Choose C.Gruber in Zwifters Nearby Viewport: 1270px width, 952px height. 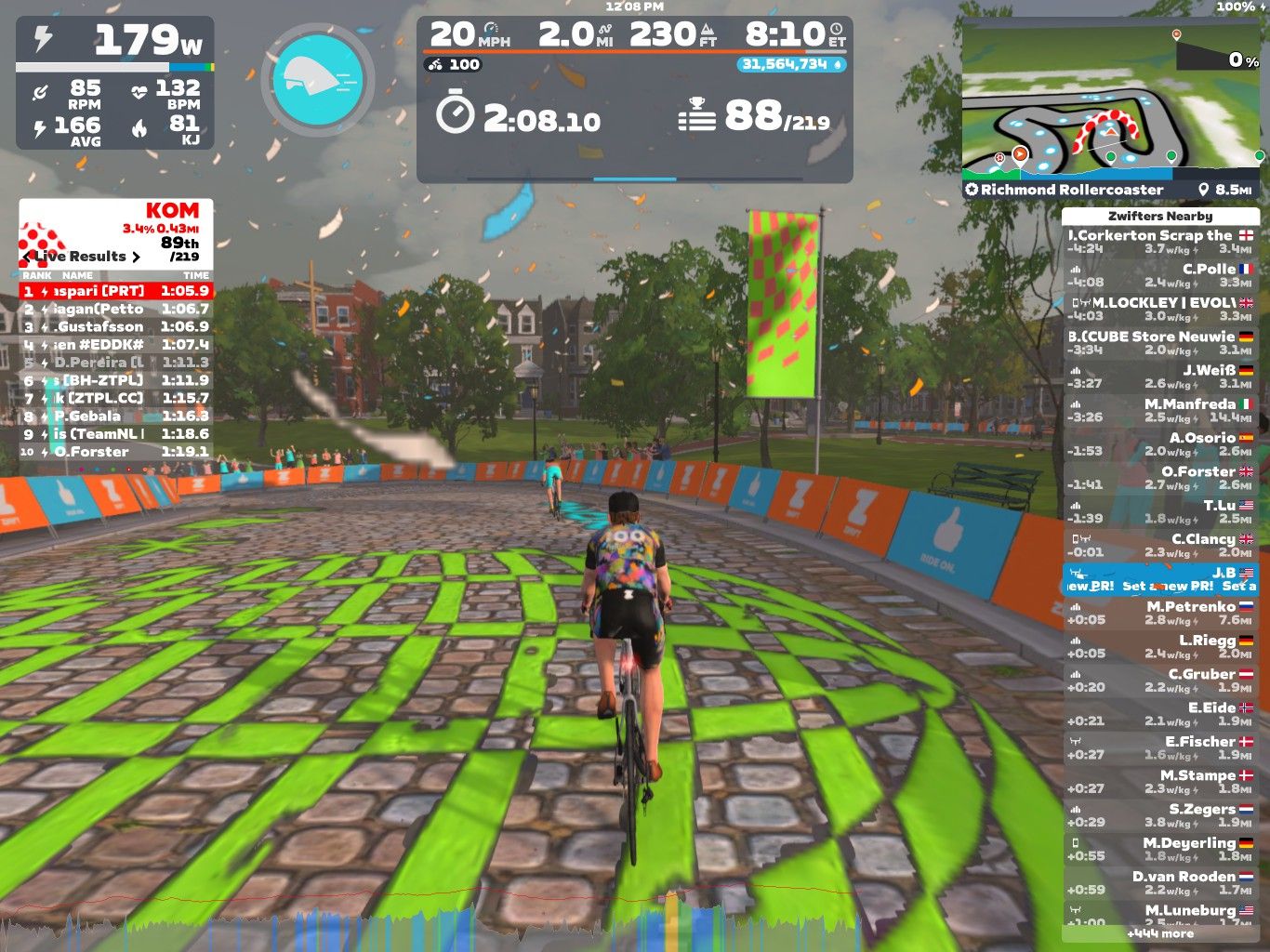(x=1160, y=680)
